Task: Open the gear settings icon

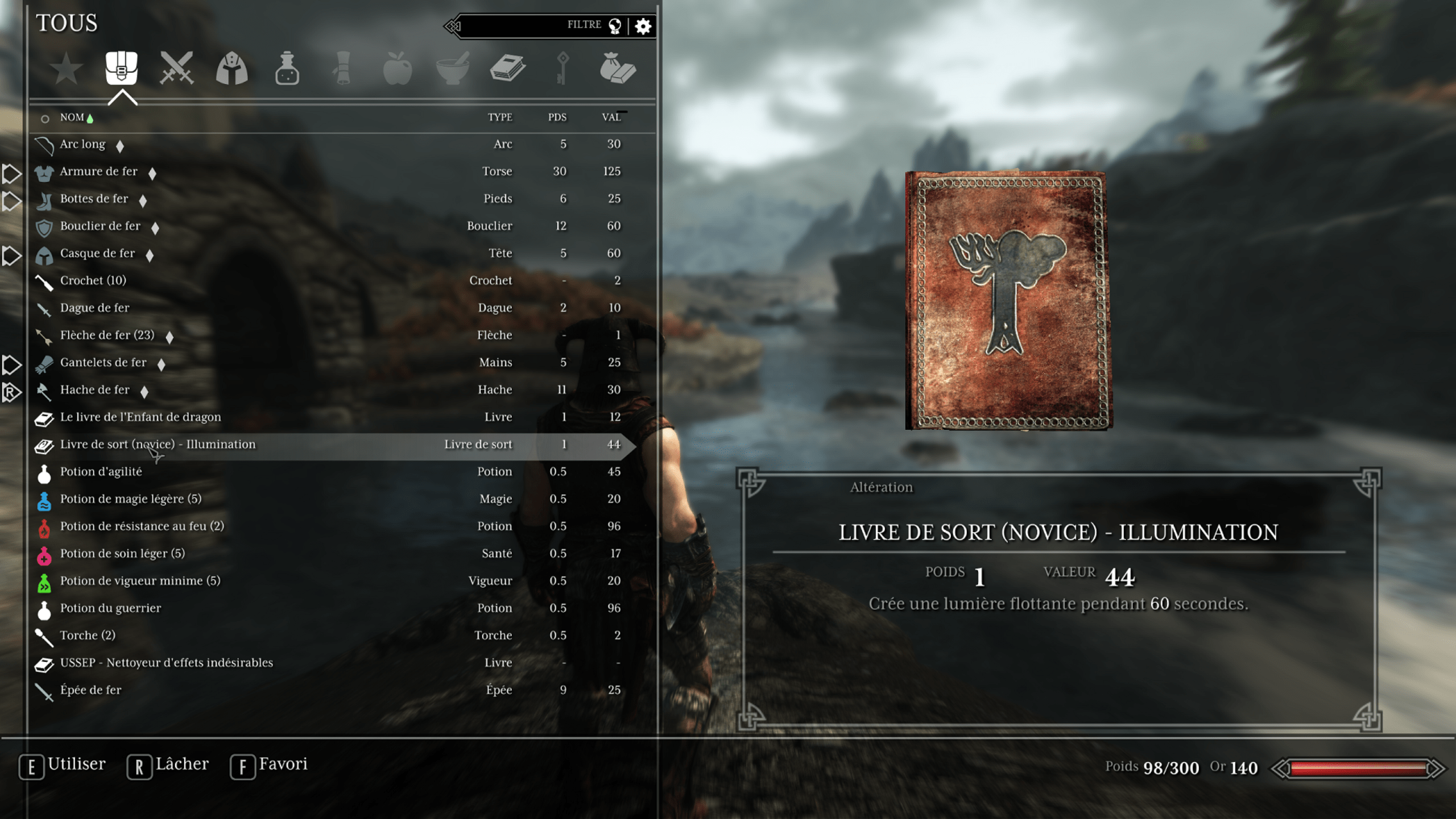Action: coord(643,26)
